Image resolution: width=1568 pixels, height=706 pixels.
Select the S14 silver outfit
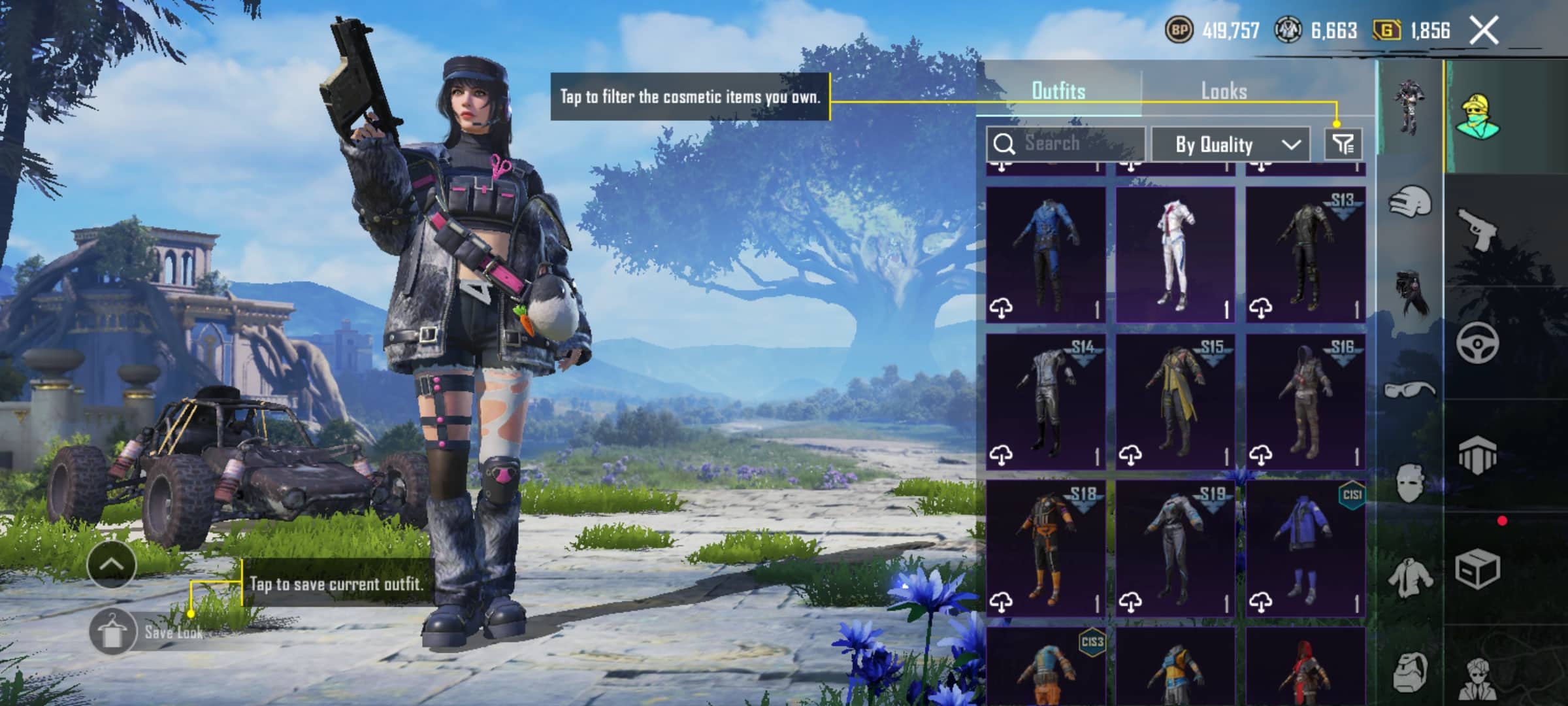(1045, 401)
